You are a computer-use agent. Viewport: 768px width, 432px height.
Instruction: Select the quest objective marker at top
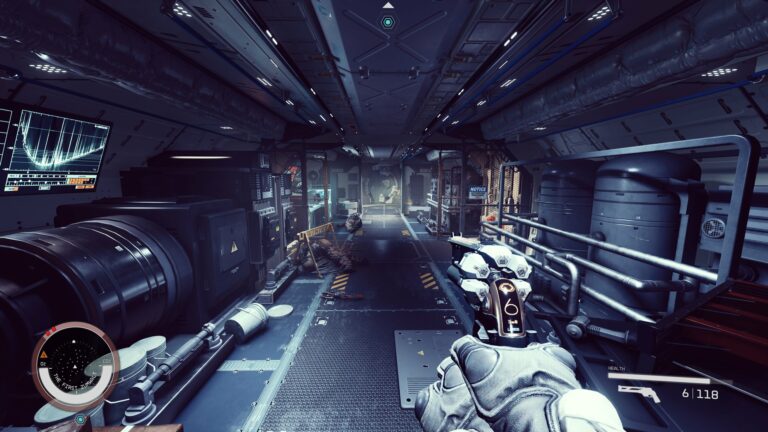click(387, 21)
